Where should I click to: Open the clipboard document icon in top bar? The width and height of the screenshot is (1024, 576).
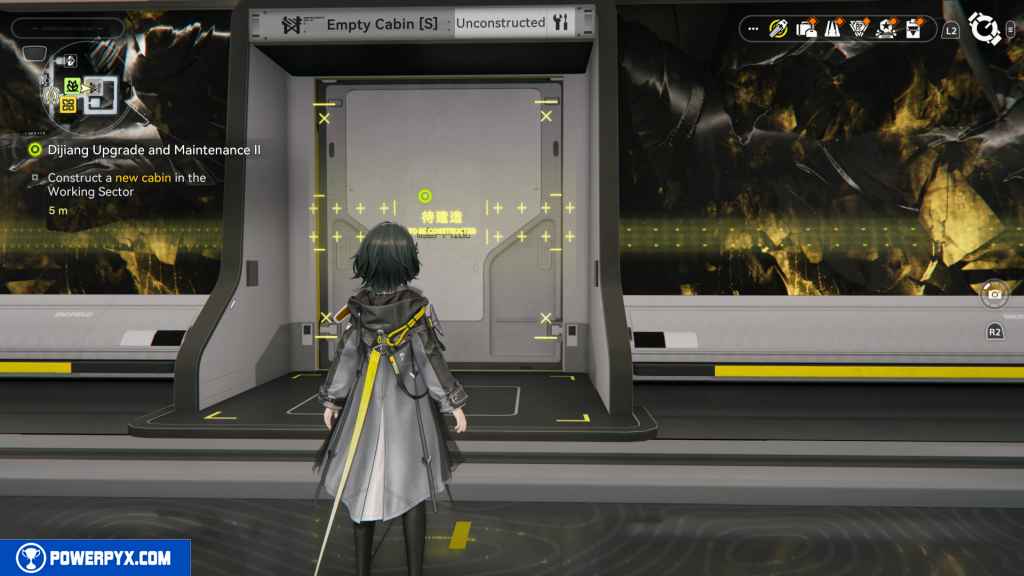pyautogui.click(x=912, y=29)
